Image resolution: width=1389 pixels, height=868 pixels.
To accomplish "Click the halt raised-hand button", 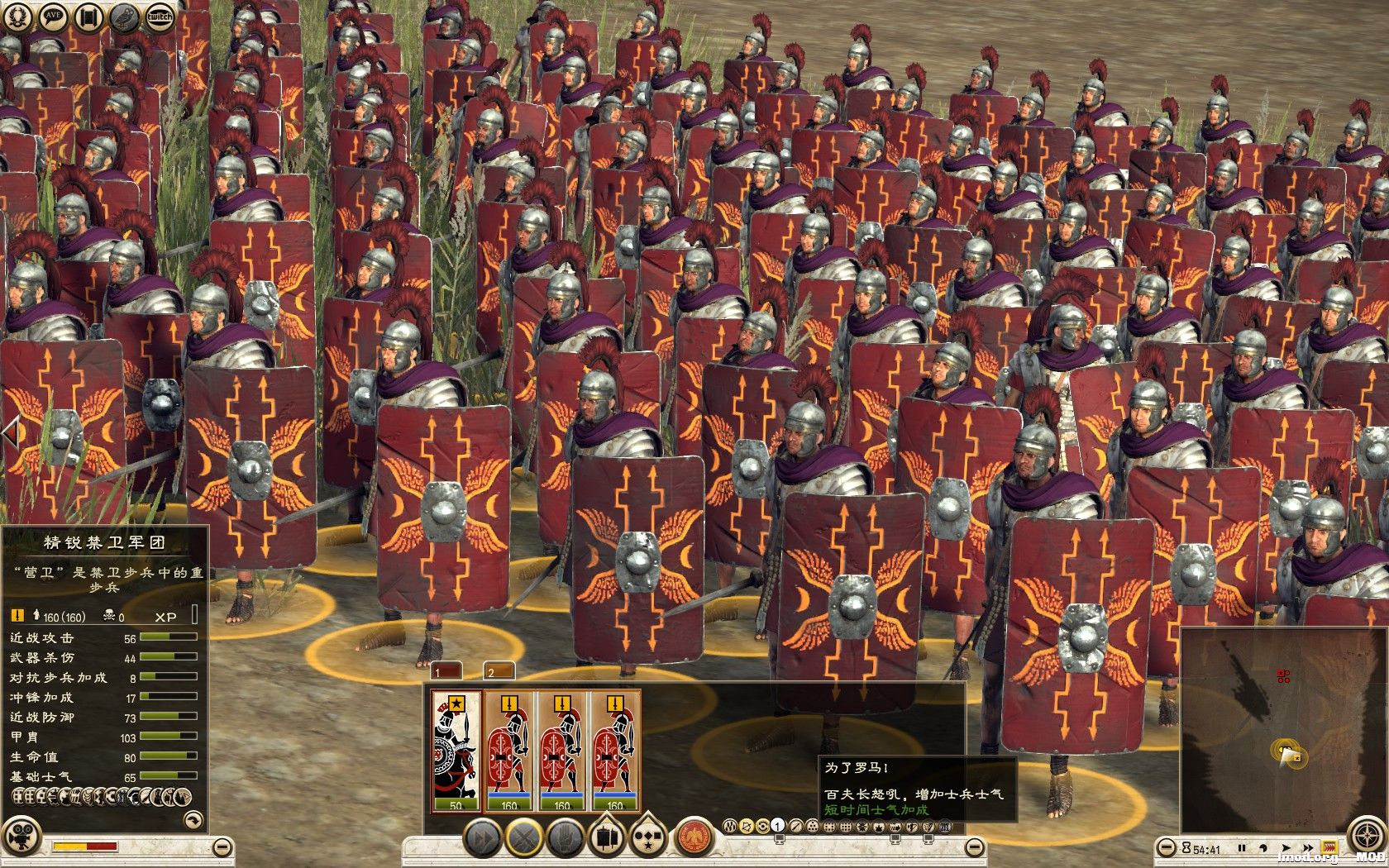I will (566, 839).
